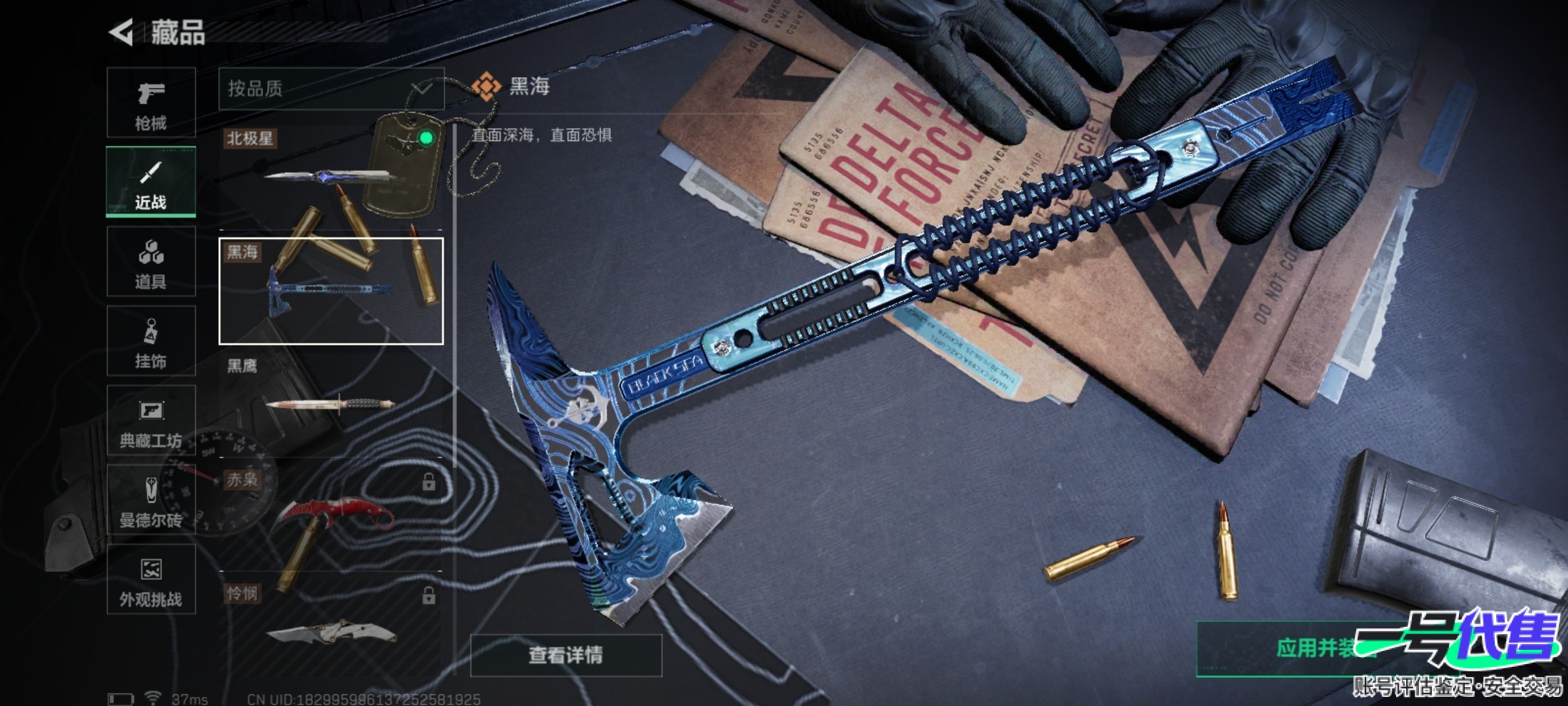Select the 黑鹰 combat knife skin
Viewport: 1568px width, 706px height.
331,403
